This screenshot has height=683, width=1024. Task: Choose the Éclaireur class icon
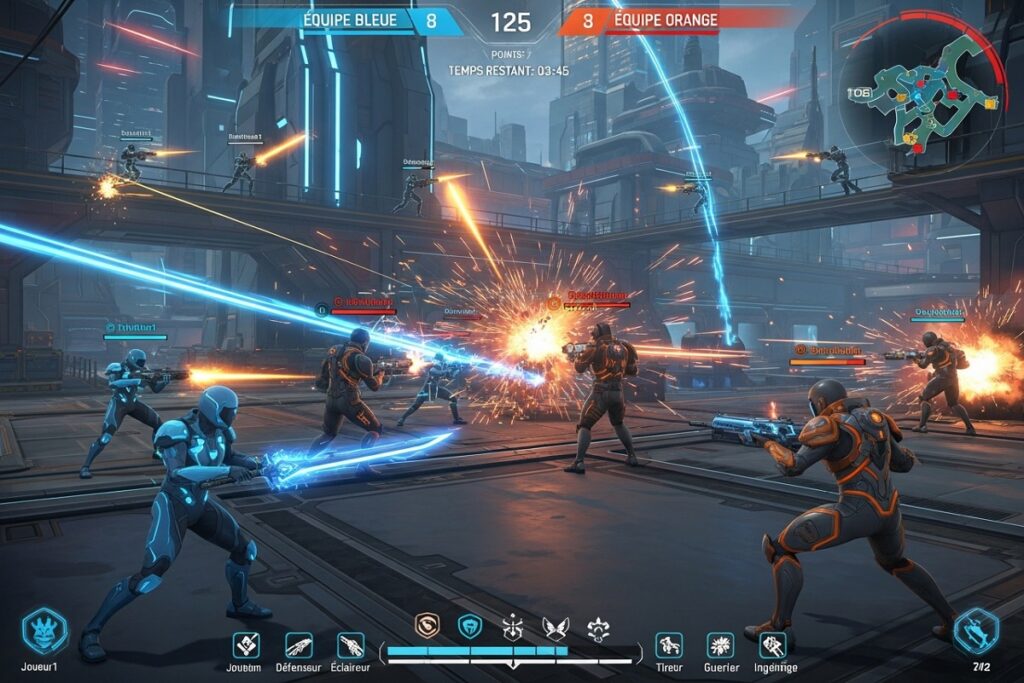[x=351, y=645]
